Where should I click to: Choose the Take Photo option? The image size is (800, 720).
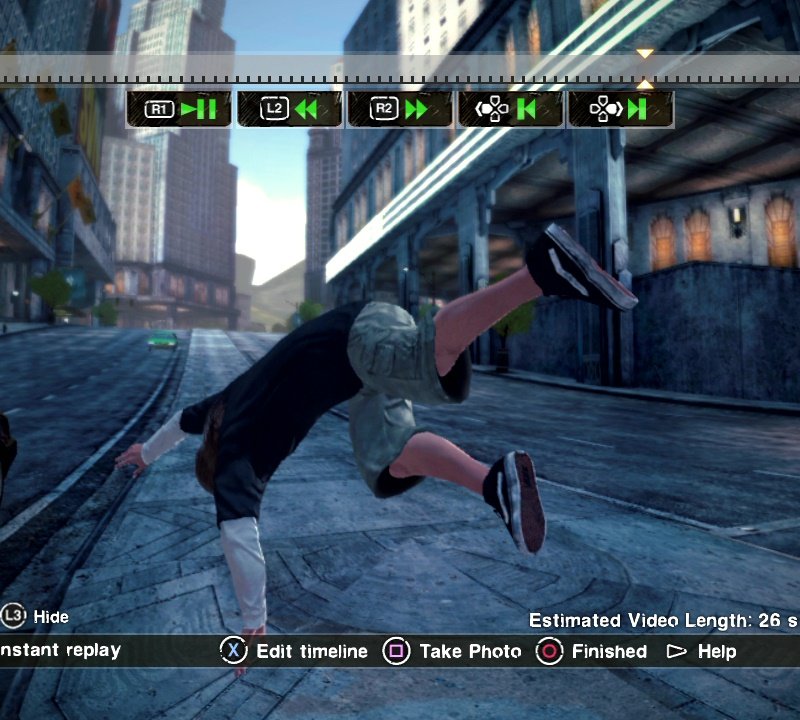click(x=455, y=651)
